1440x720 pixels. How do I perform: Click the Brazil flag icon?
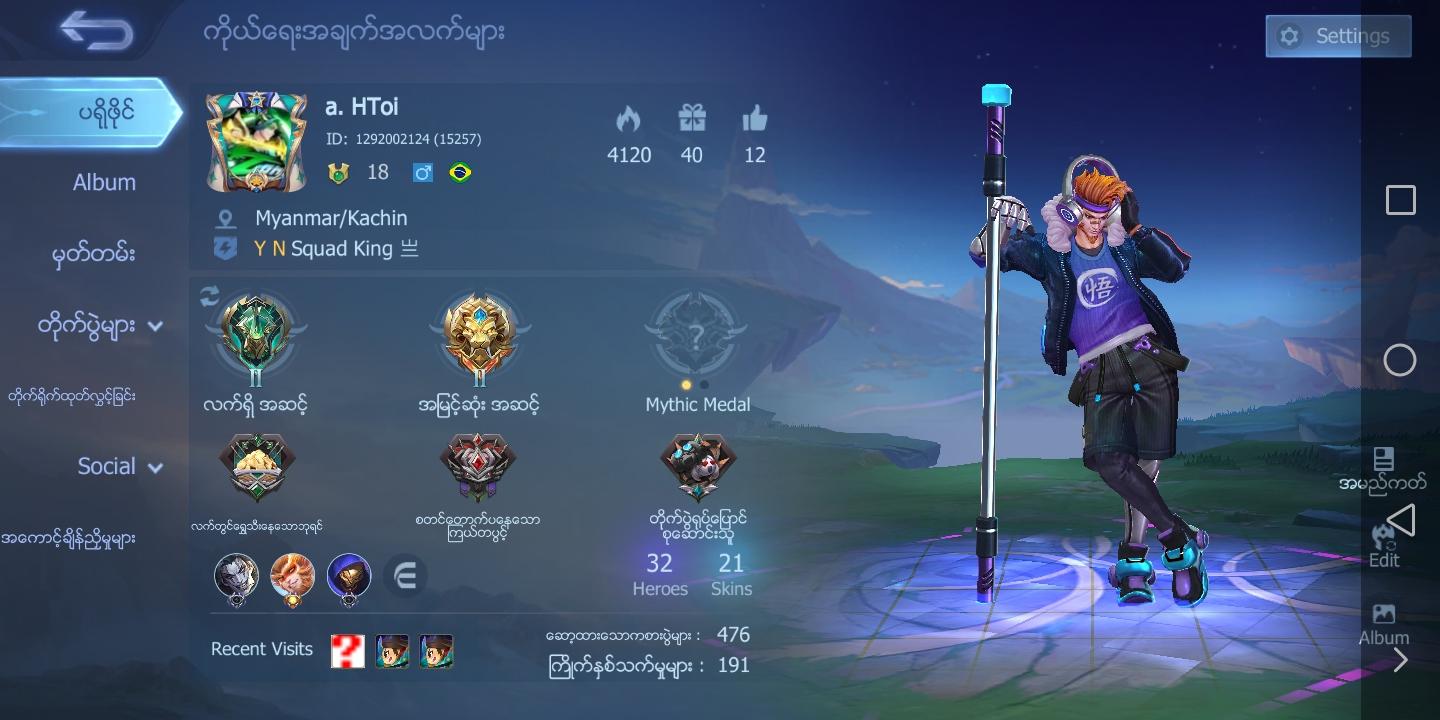tap(458, 172)
